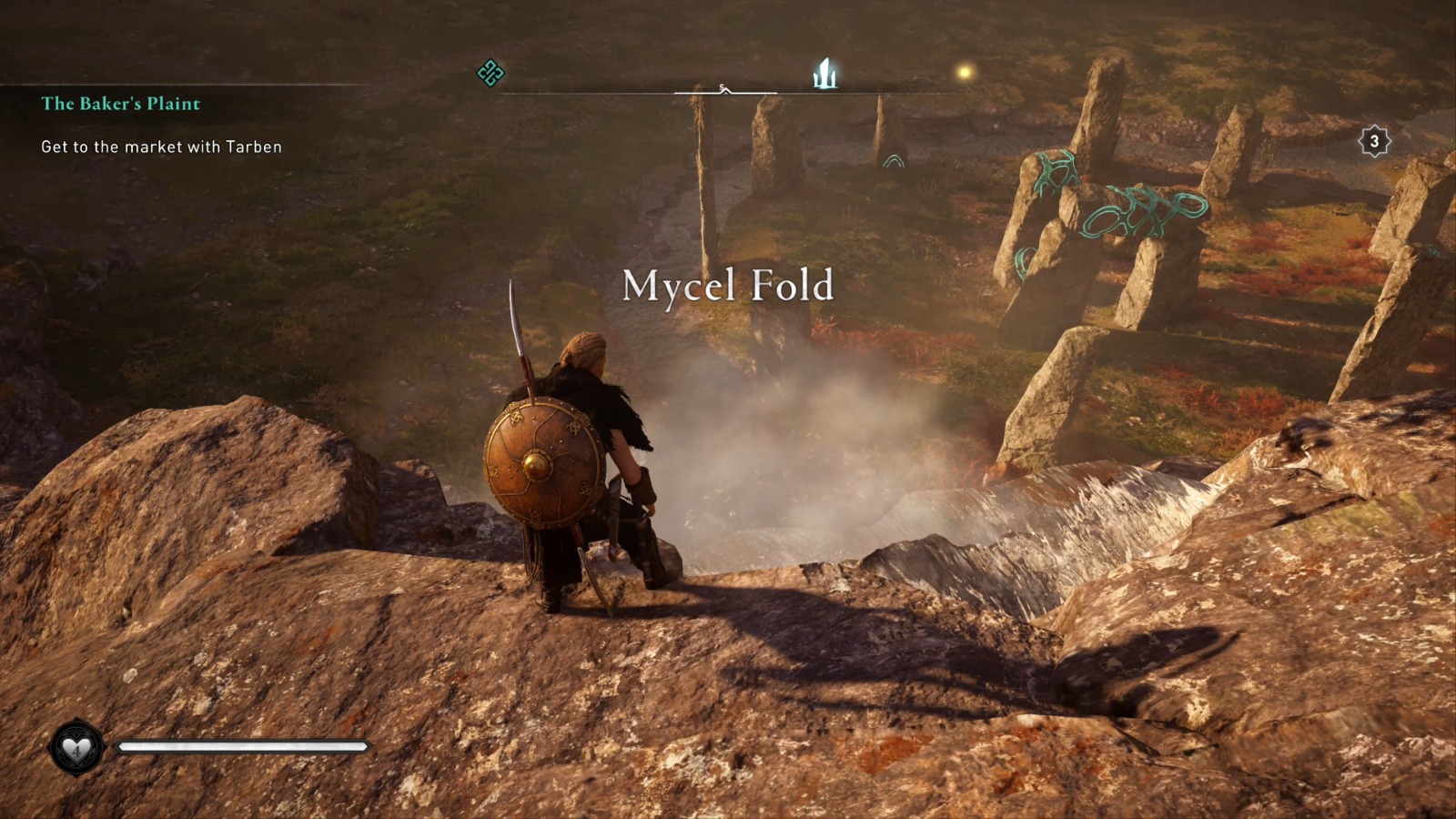Click the chevron marker above the compass line

pyautogui.click(x=726, y=92)
